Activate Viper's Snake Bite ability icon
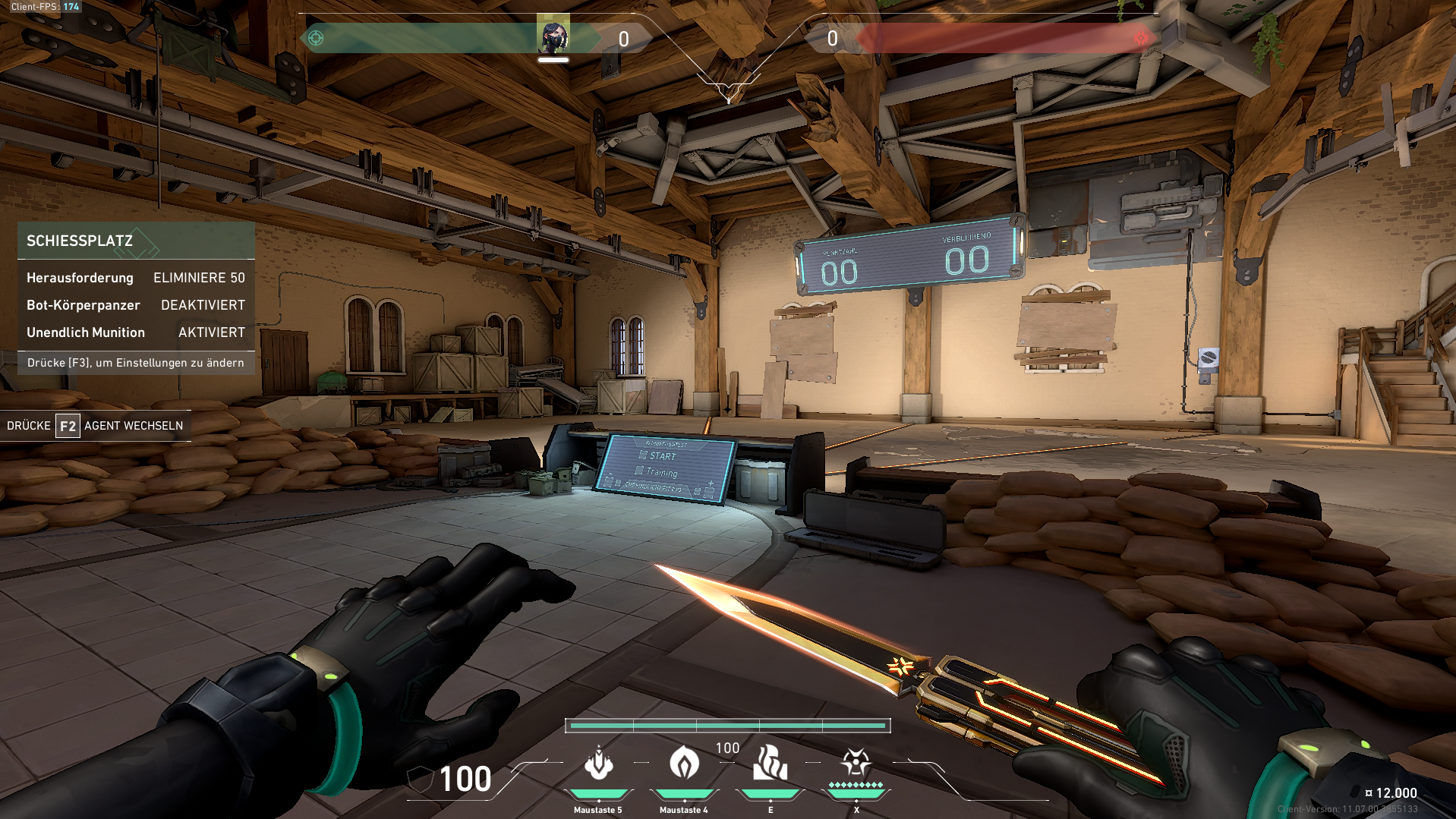 [x=598, y=764]
